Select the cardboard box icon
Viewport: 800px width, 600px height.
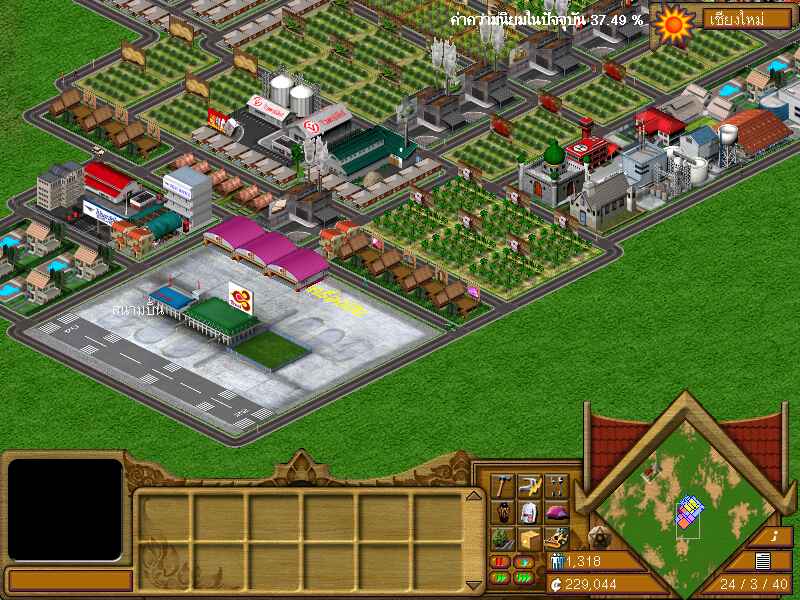[530, 539]
